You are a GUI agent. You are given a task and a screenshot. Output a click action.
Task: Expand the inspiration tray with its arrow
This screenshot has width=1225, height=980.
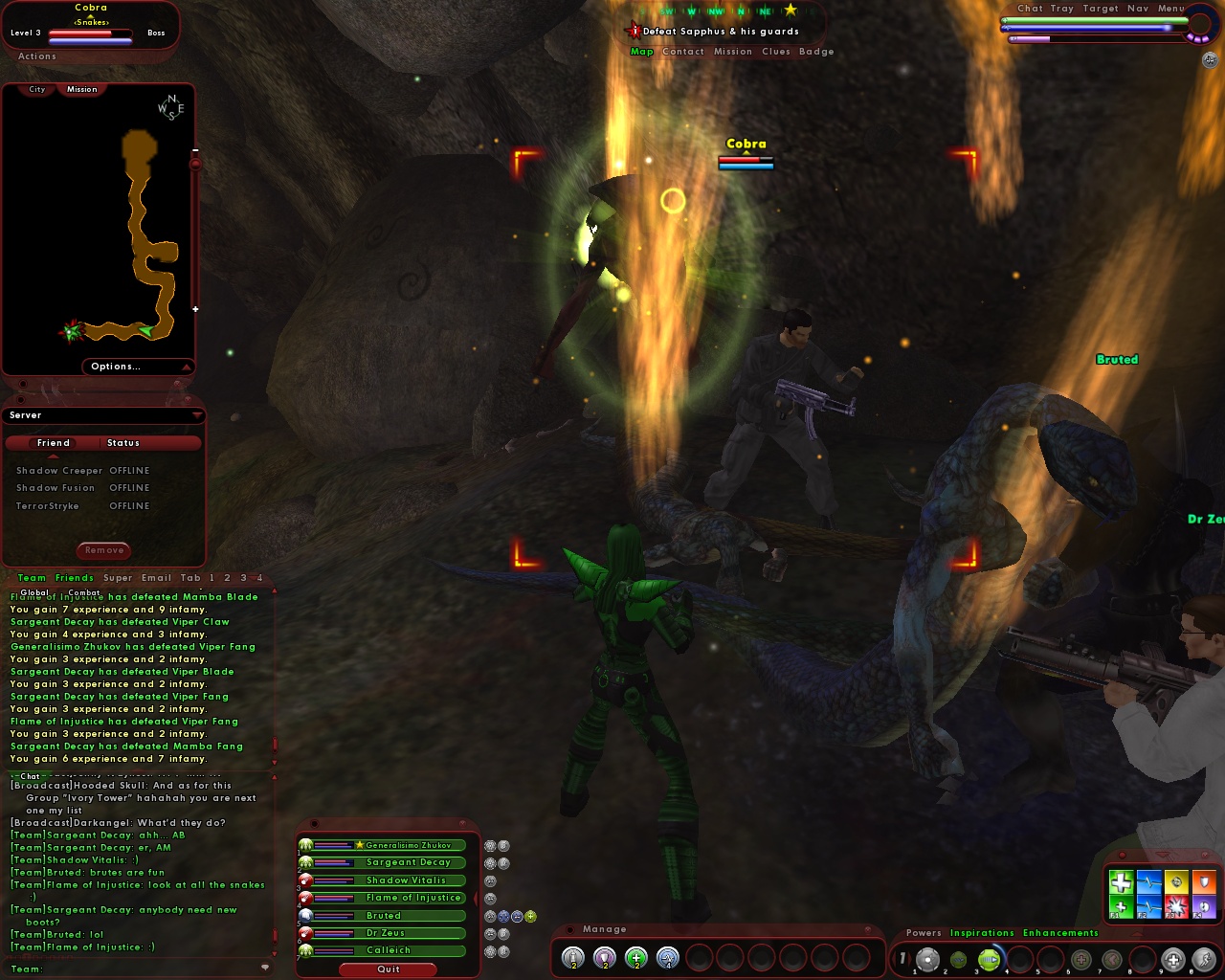pyautogui.click(x=1161, y=855)
